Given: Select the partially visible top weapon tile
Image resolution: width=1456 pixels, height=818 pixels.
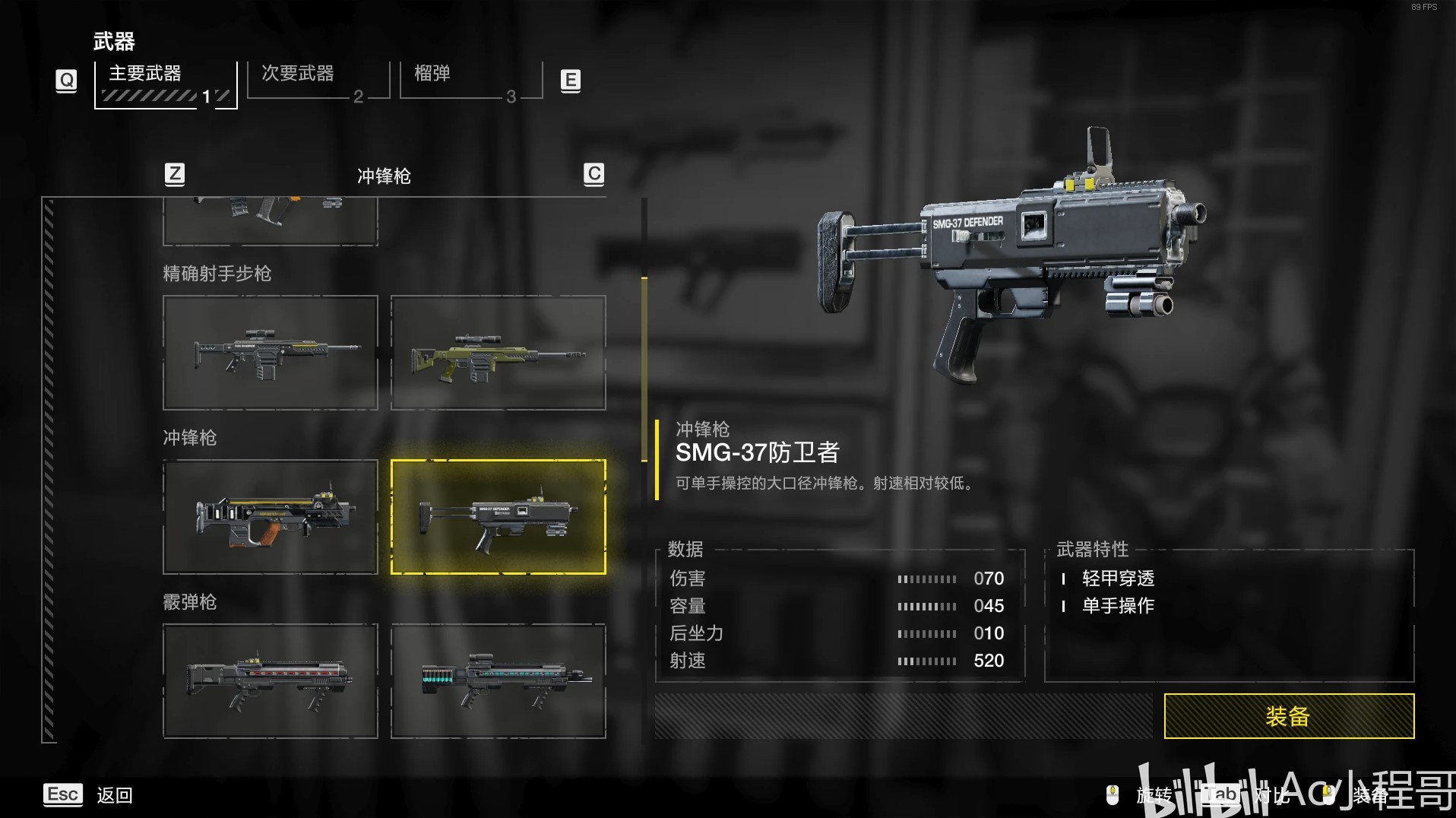Looking at the screenshot, I should [x=271, y=221].
